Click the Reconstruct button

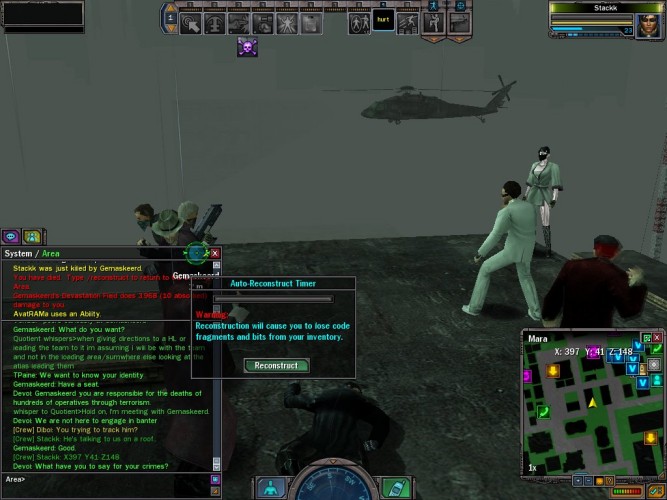coord(276,366)
